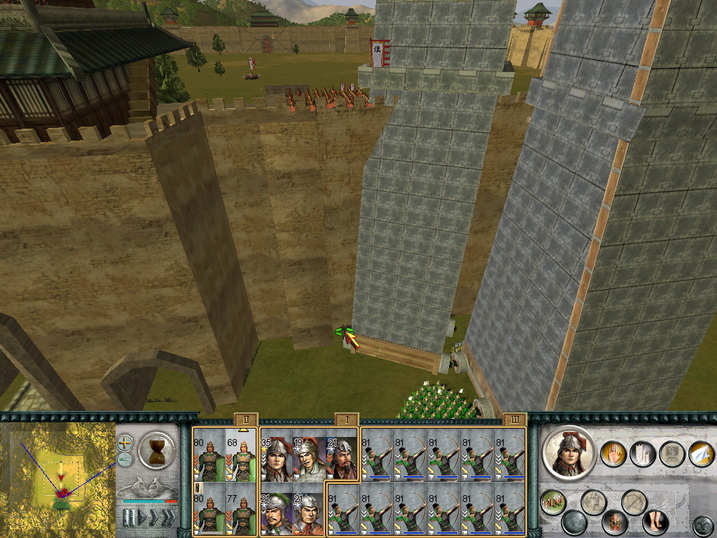Select the infantry unit card showing 77

(241, 510)
